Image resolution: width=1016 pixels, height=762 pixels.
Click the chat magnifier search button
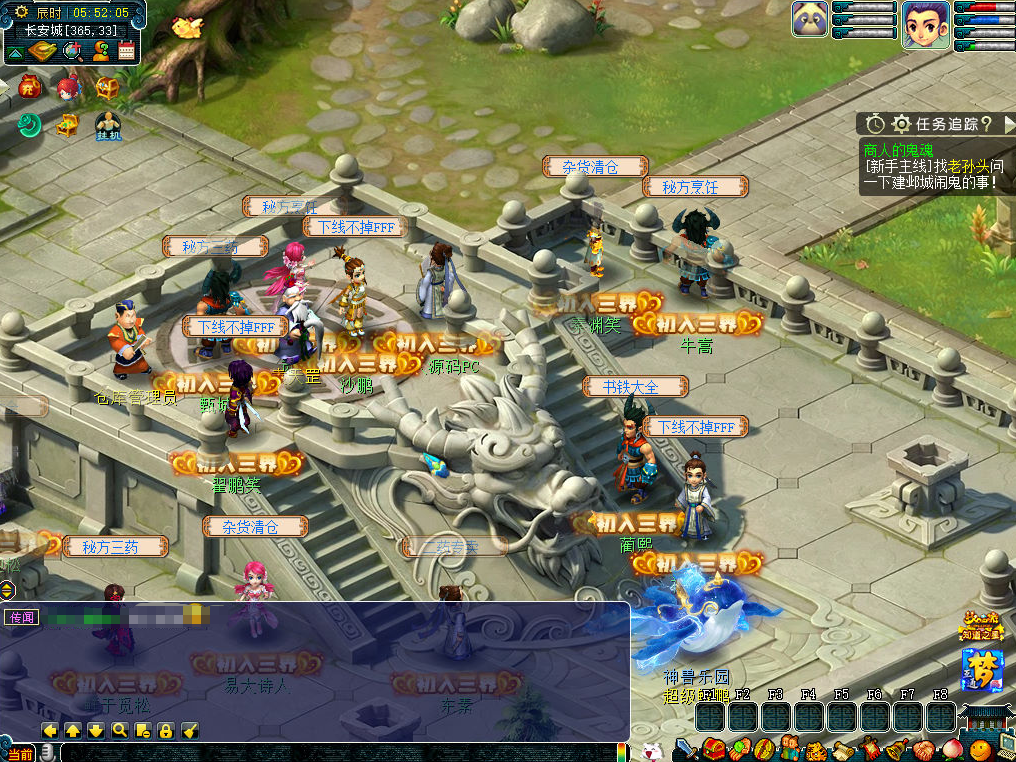pos(119,731)
